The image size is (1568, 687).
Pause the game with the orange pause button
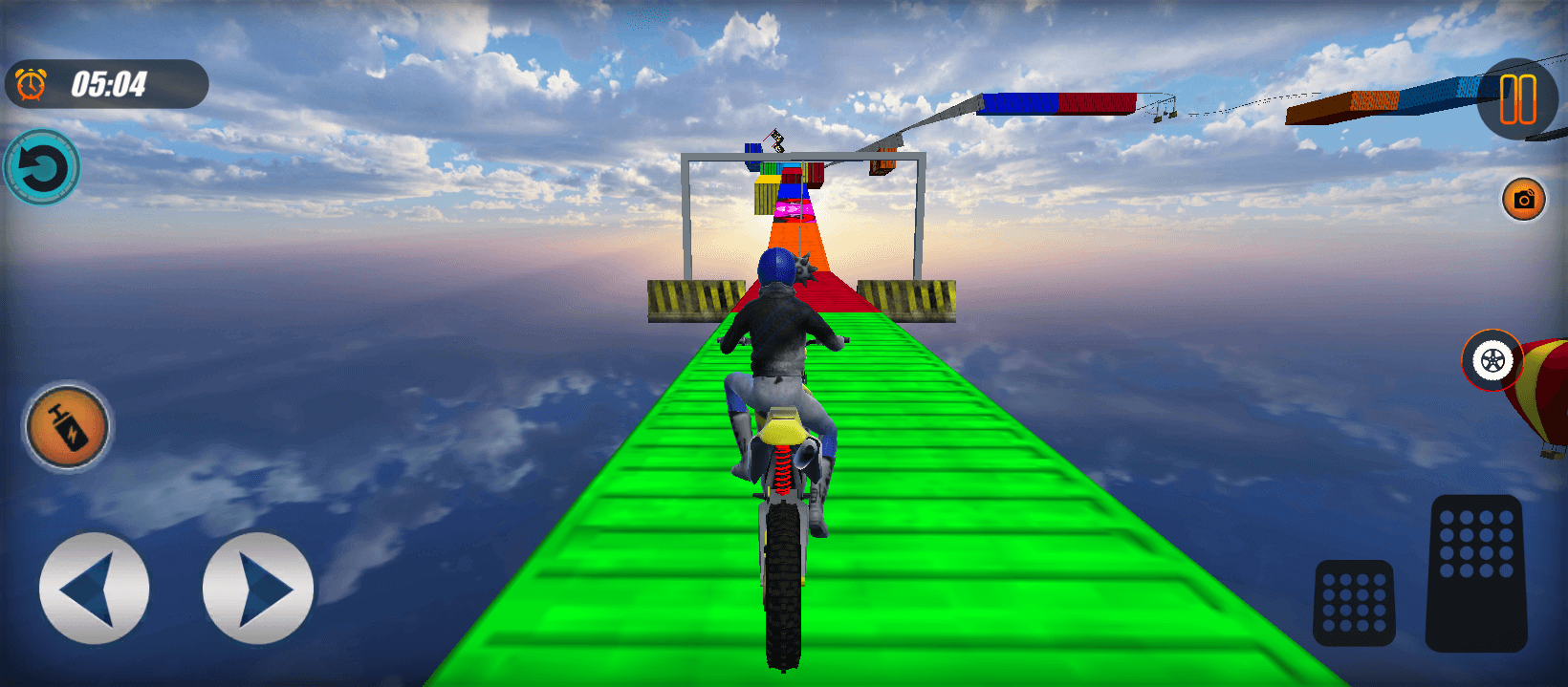coord(1517,99)
